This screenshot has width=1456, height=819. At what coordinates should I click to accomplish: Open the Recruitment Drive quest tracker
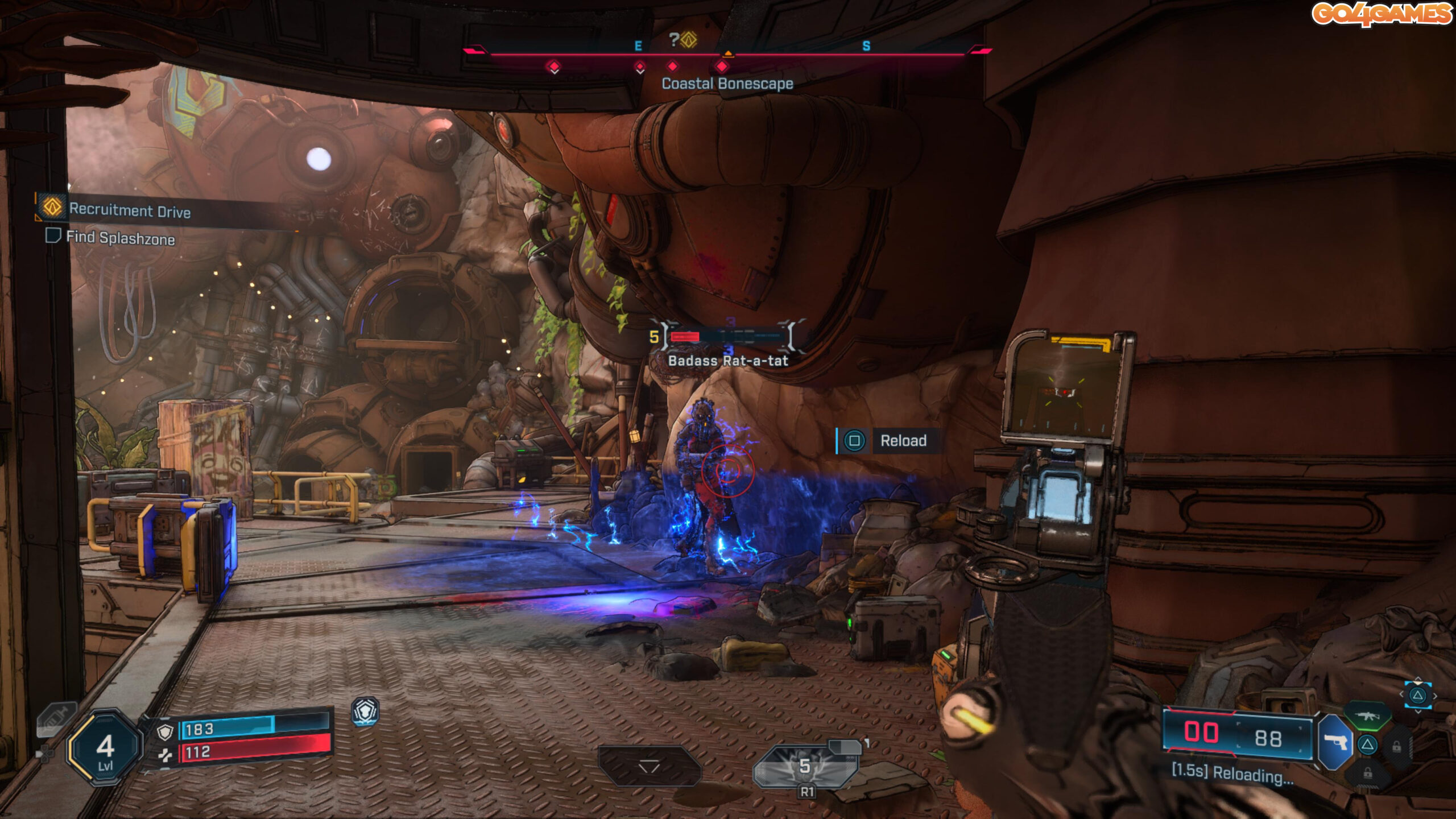click(130, 210)
